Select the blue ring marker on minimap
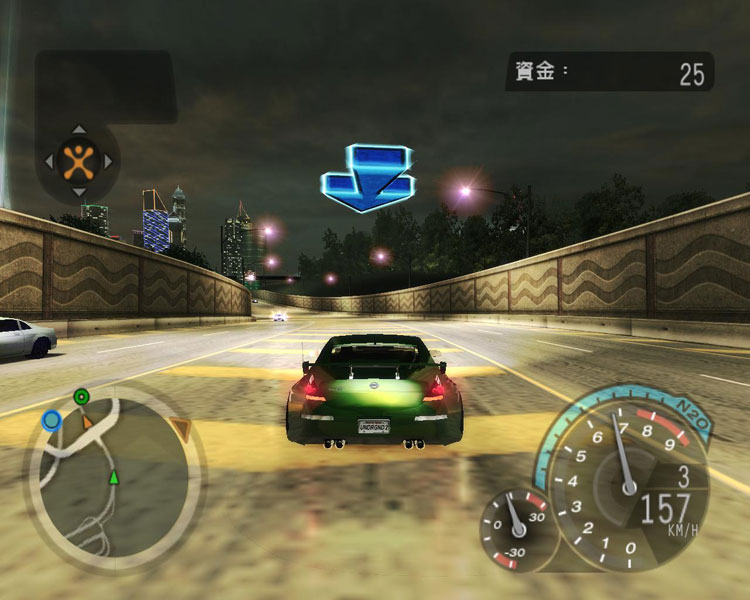This screenshot has width=750, height=600. (52, 420)
